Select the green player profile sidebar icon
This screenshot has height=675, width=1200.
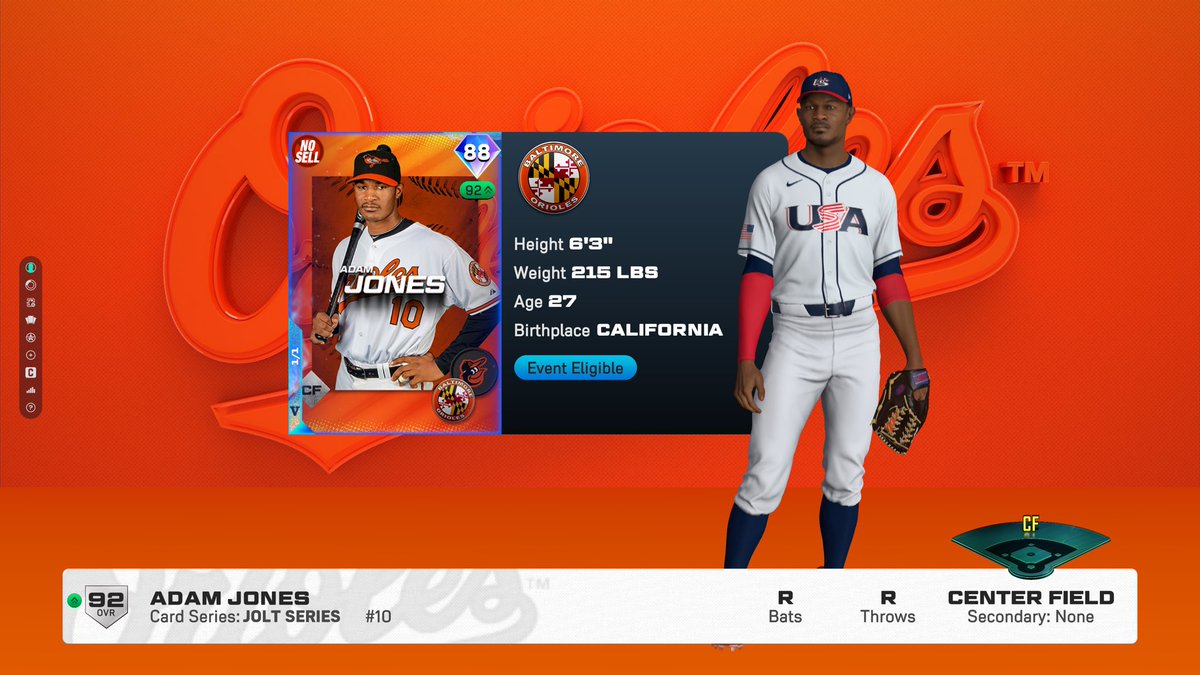pos(31,268)
